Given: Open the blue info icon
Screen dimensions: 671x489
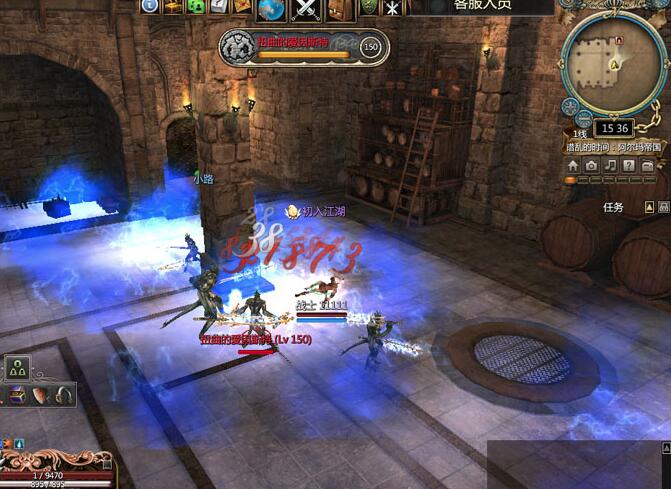Looking at the screenshot, I should 151,6.
